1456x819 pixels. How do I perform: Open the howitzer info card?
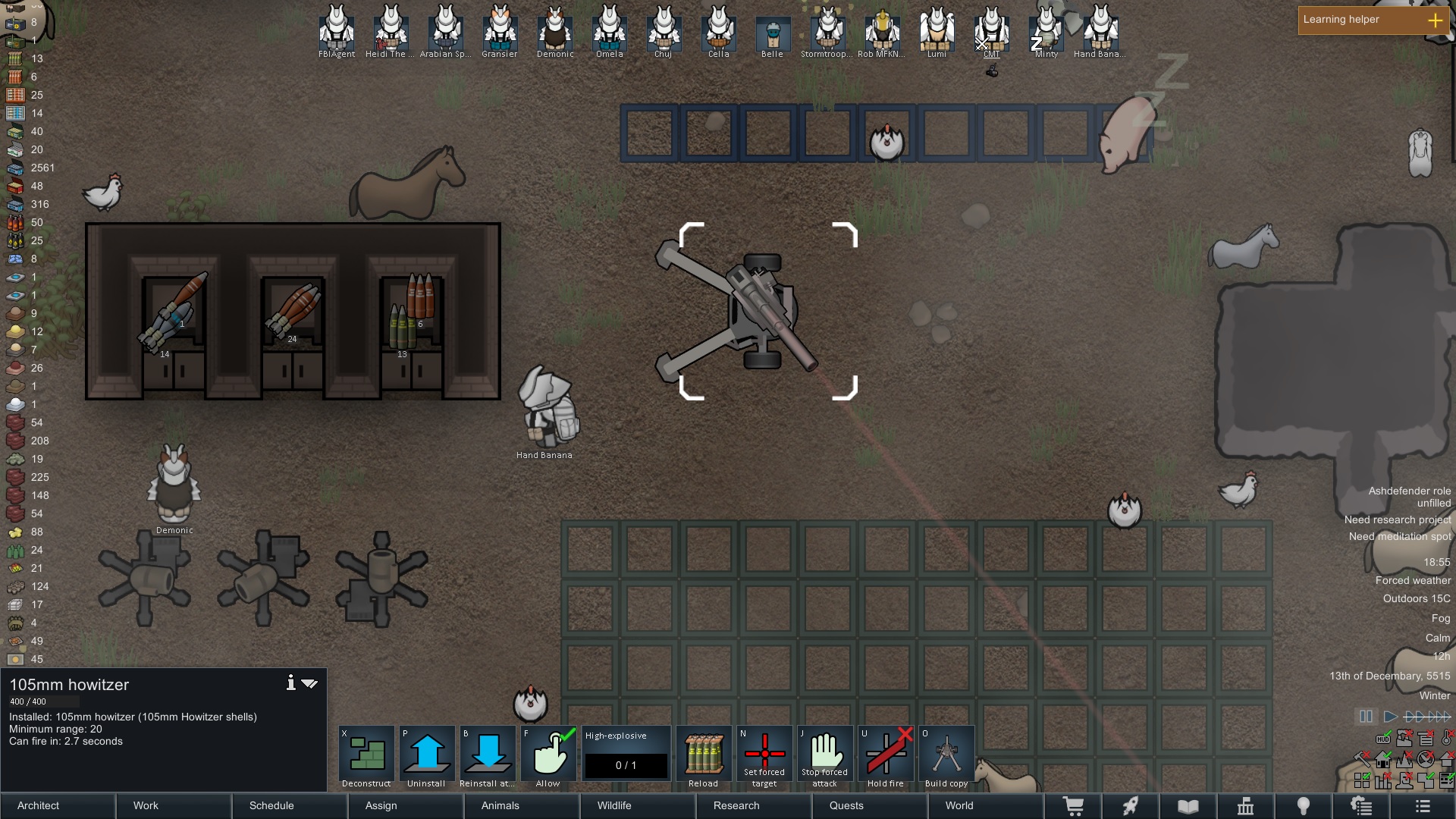coord(290,683)
